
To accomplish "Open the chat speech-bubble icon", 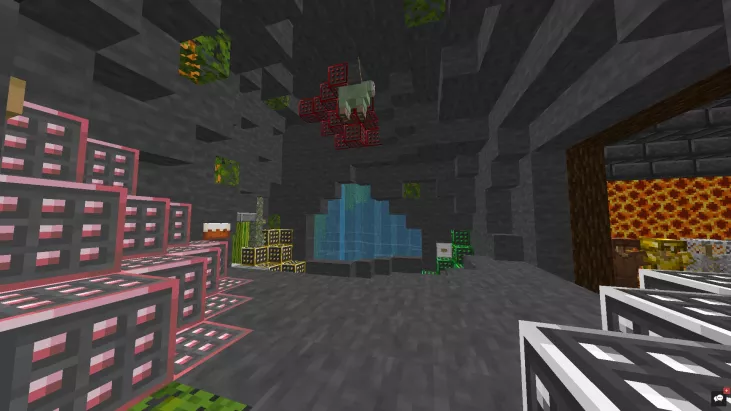I will 719,398.
